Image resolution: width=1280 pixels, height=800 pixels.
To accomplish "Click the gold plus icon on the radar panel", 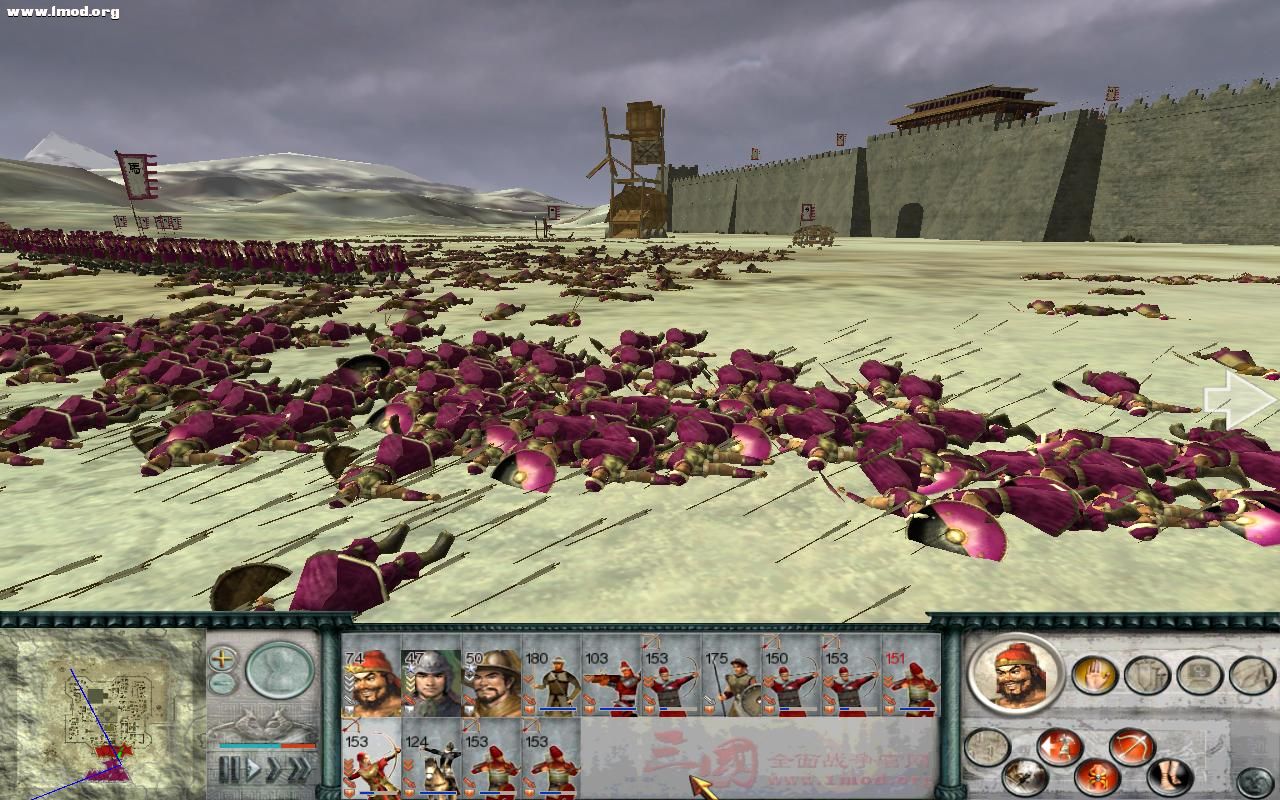I will (221, 658).
